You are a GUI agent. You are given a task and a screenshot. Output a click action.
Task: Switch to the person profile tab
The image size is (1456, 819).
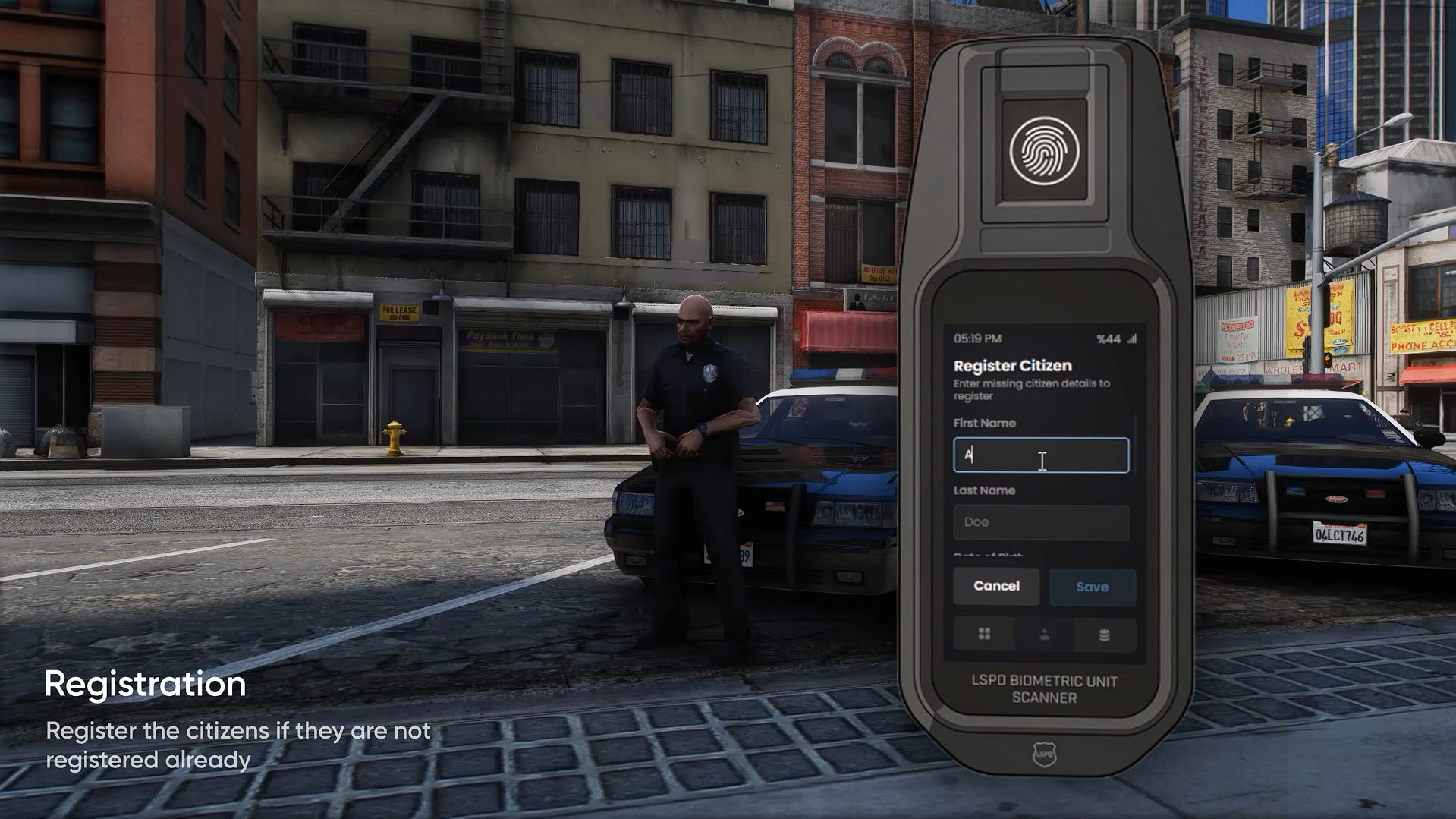pyautogui.click(x=1044, y=635)
